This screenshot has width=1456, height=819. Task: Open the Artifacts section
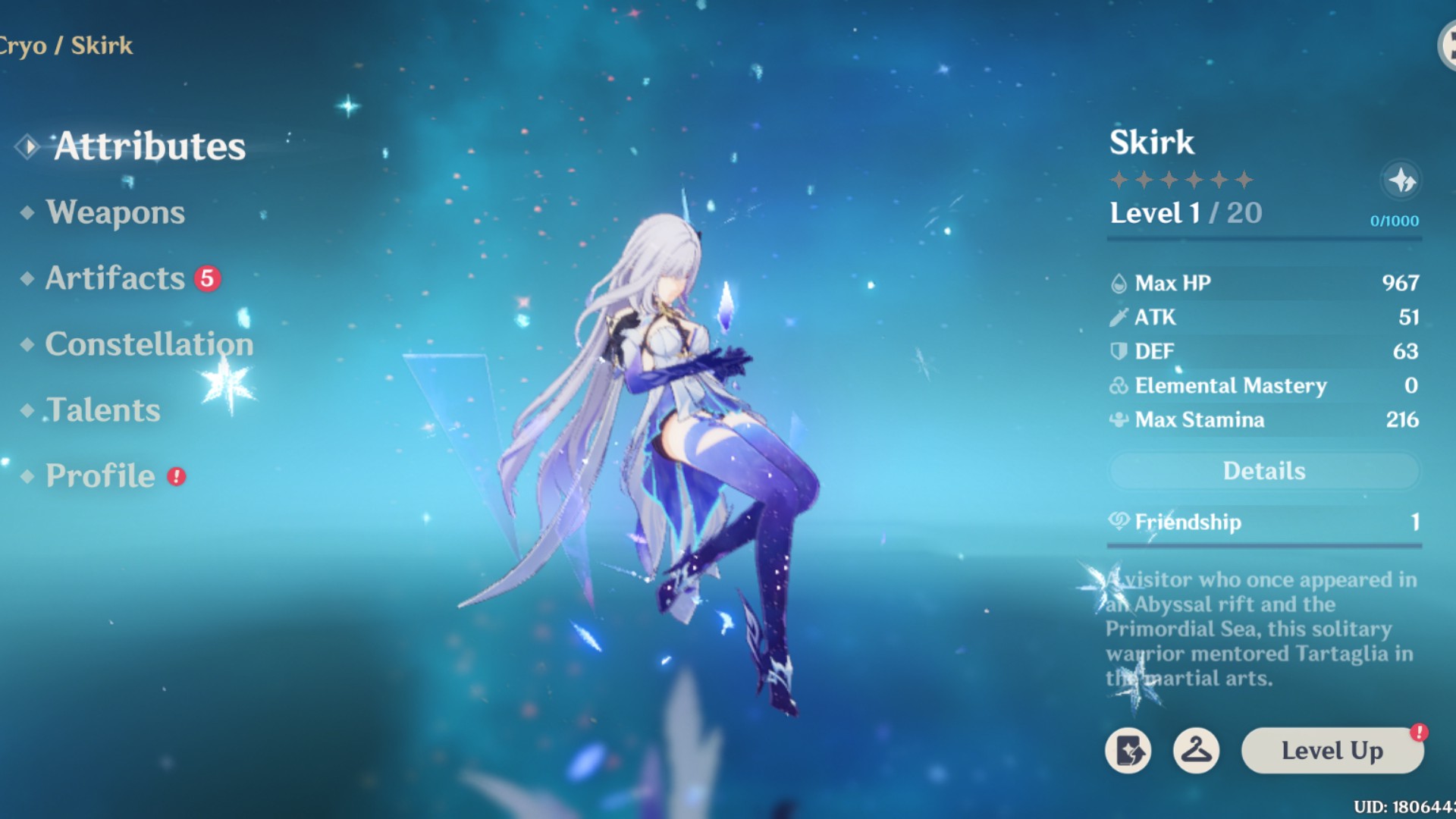click(x=112, y=278)
